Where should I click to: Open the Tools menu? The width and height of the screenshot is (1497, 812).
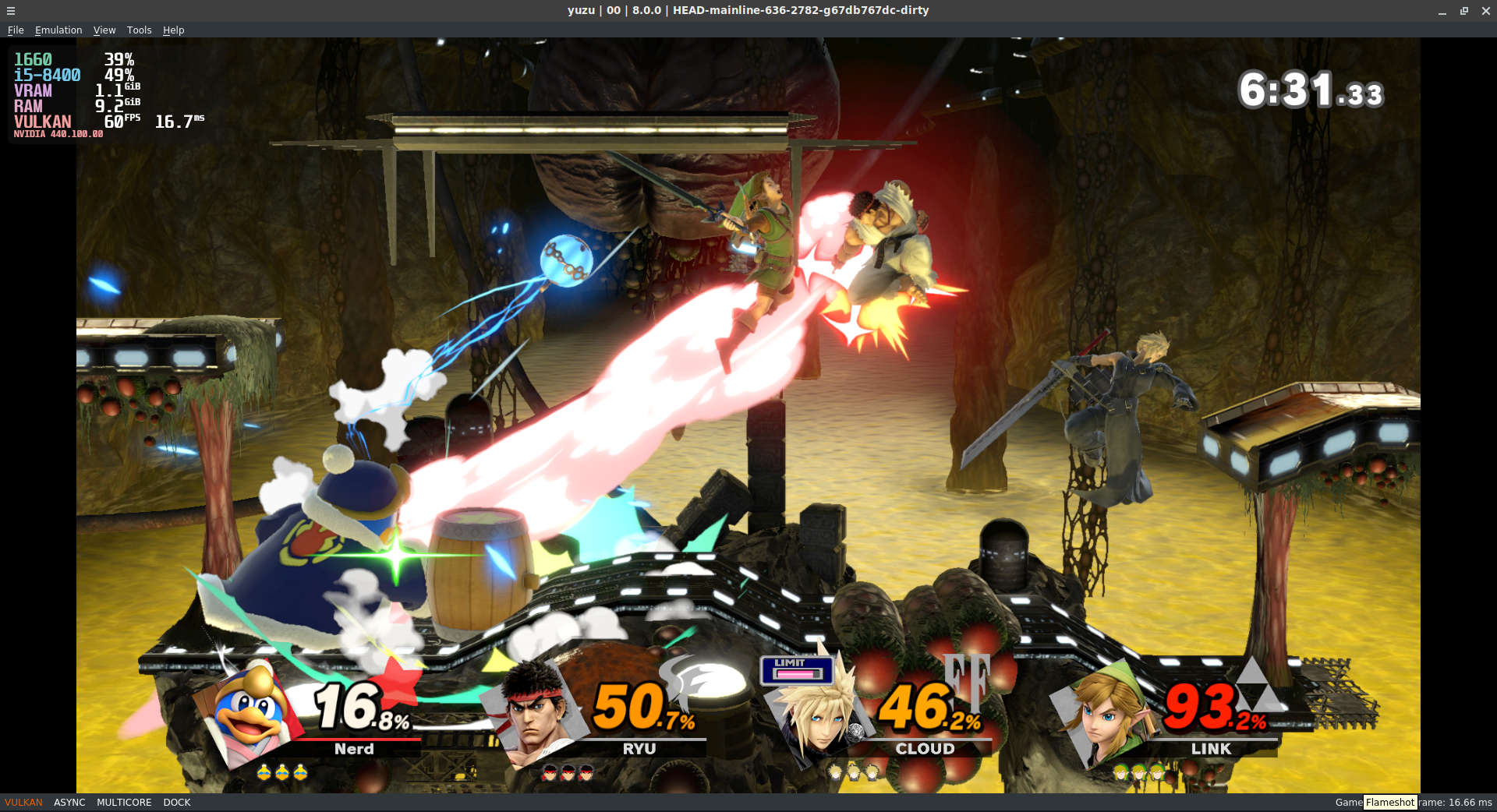(x=139, y=30)
